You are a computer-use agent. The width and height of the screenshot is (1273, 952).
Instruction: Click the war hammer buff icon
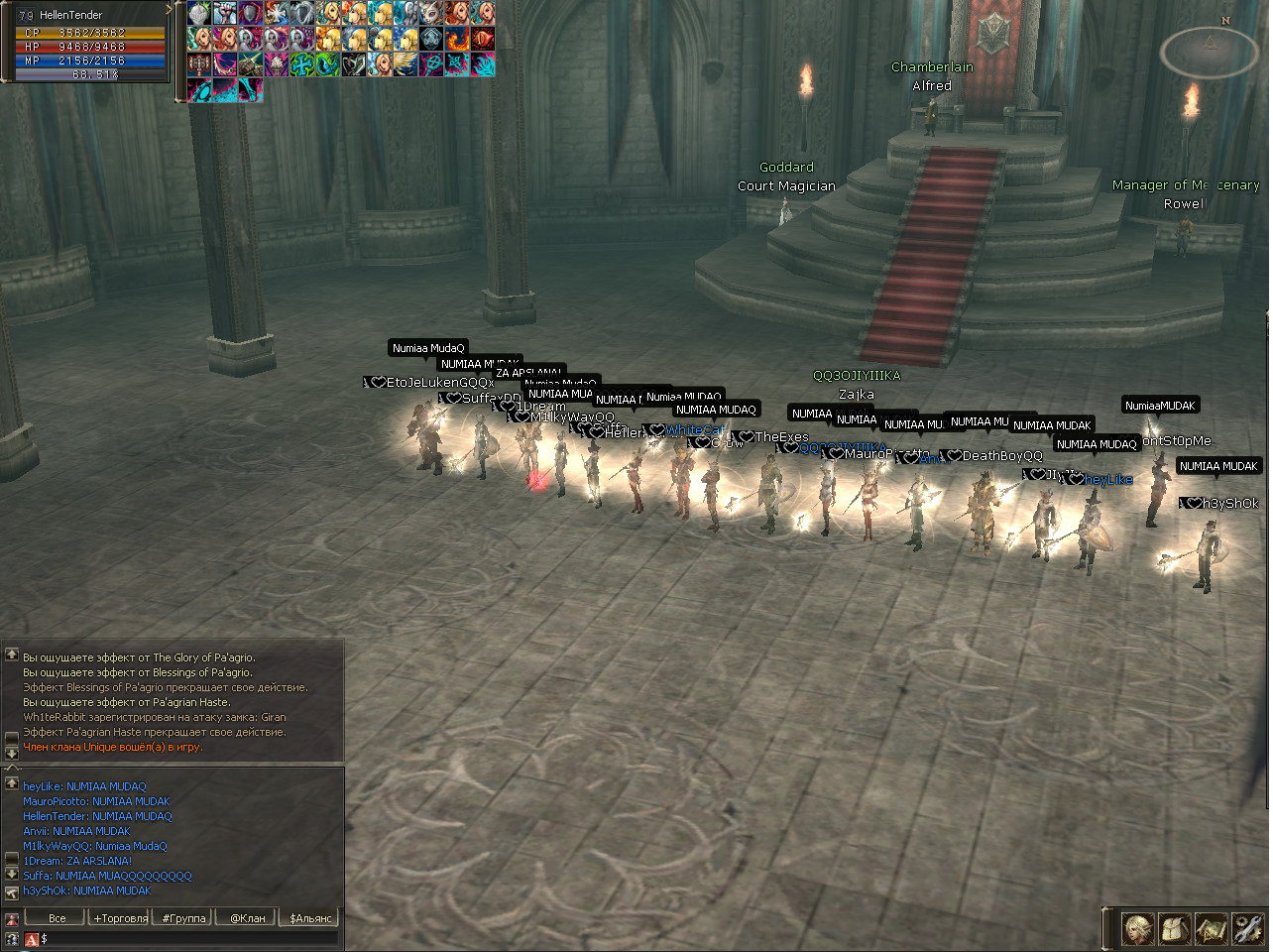tap(199, 64)
